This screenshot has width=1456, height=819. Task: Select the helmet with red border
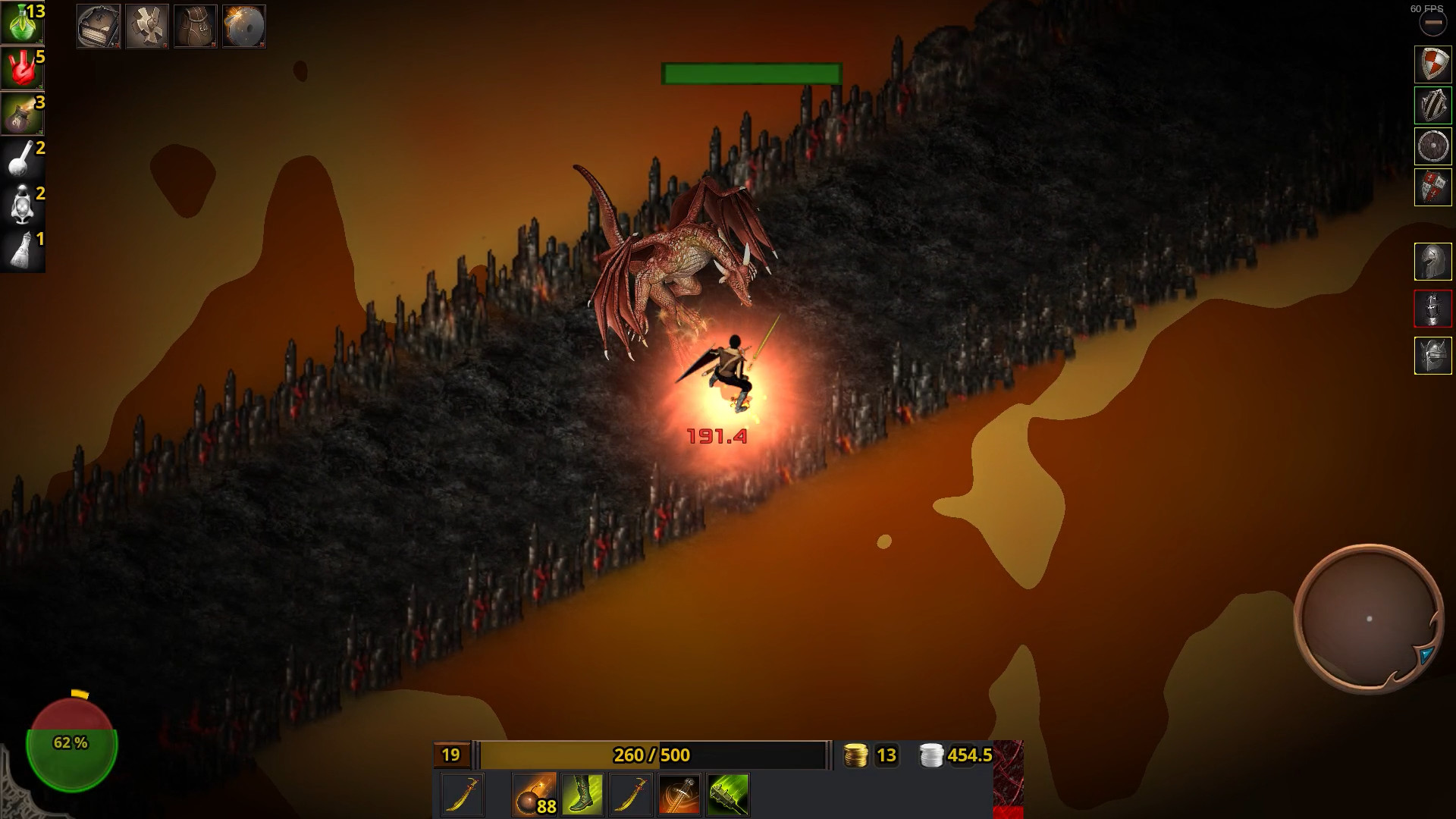(1432, 309)
